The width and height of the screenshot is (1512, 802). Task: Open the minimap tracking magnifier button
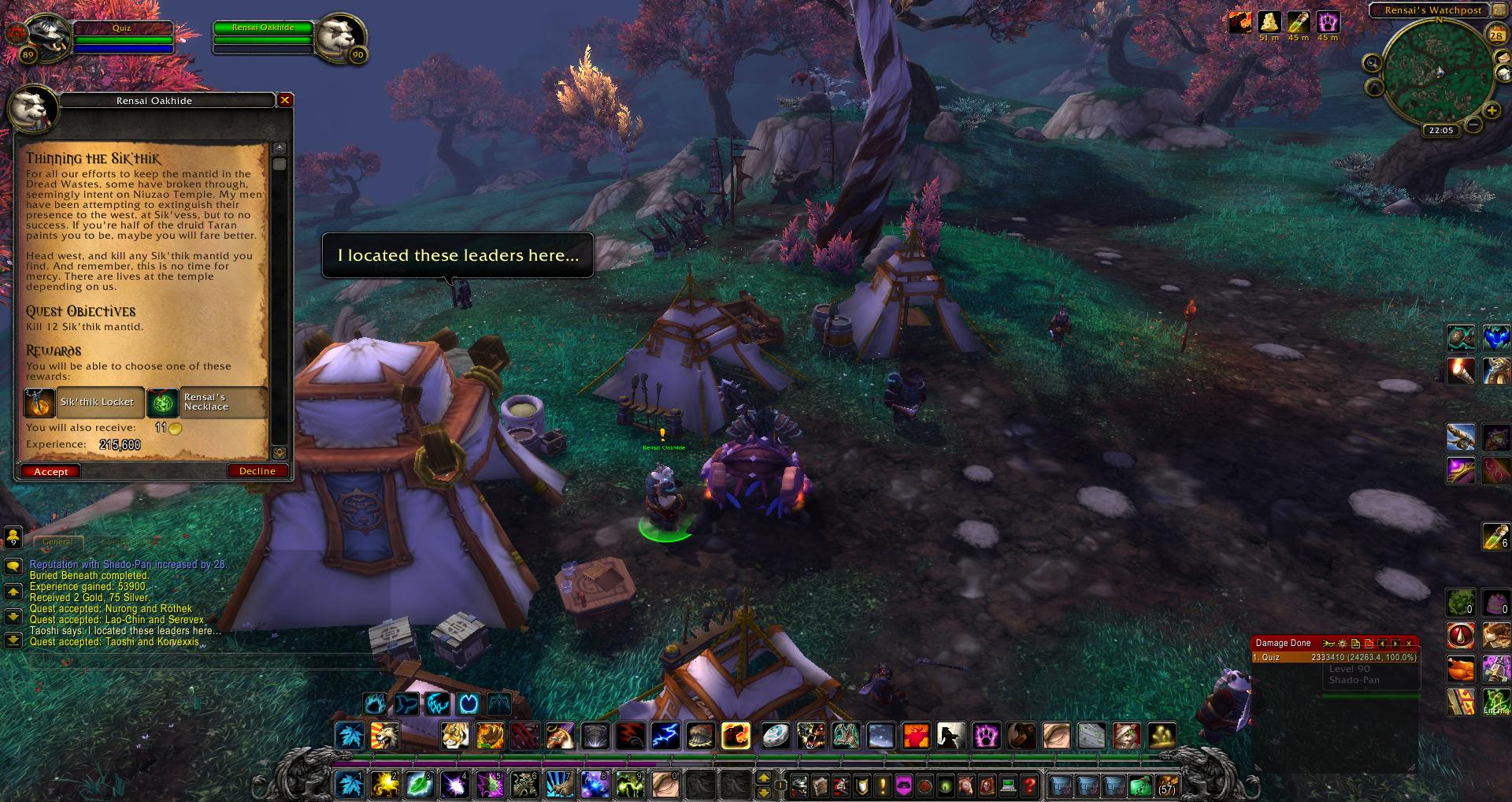[1373, 63]
